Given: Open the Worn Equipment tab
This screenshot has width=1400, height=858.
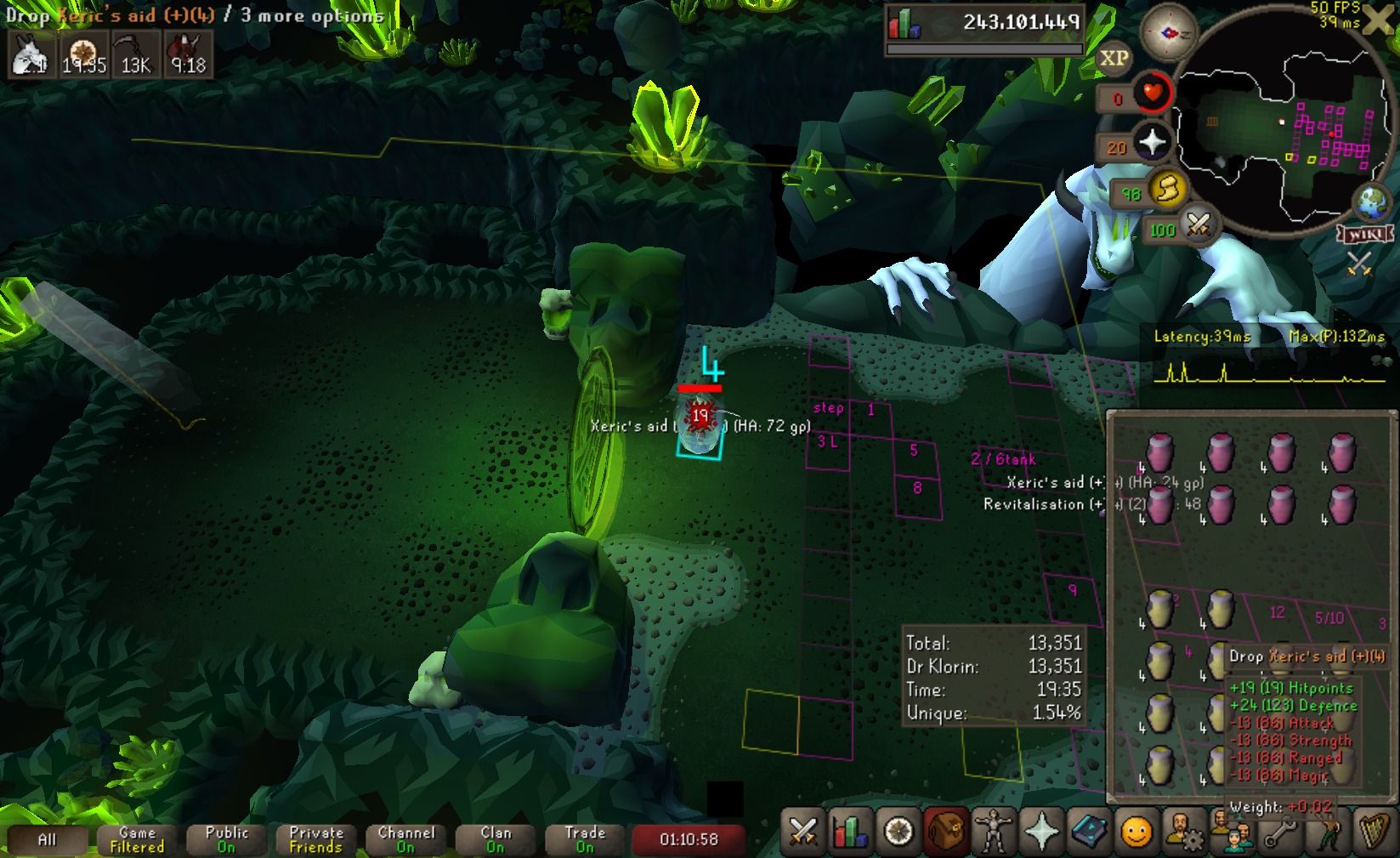Looking at the screenshot, I should pyautogui.click(x=993, y=832).
